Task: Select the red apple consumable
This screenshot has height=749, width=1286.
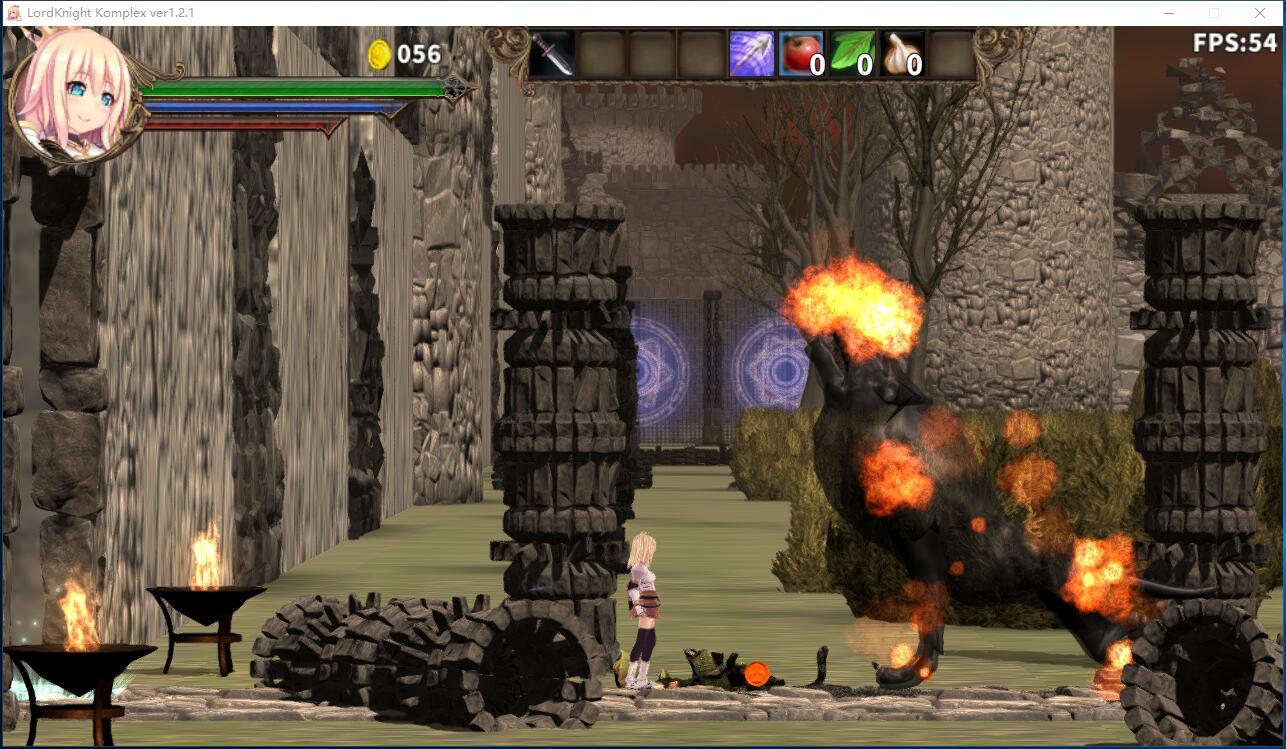Action: (800, 55)
